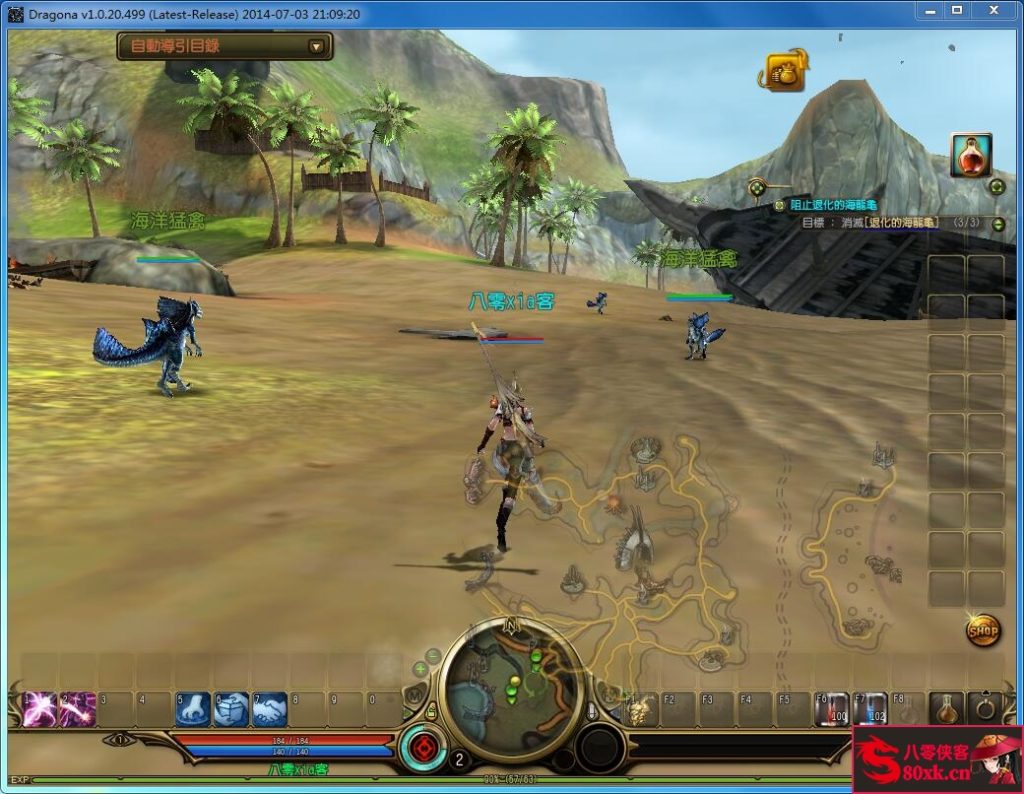
Task: Use the purple slash skill in slot 2
Action: (x=78, y=709)
